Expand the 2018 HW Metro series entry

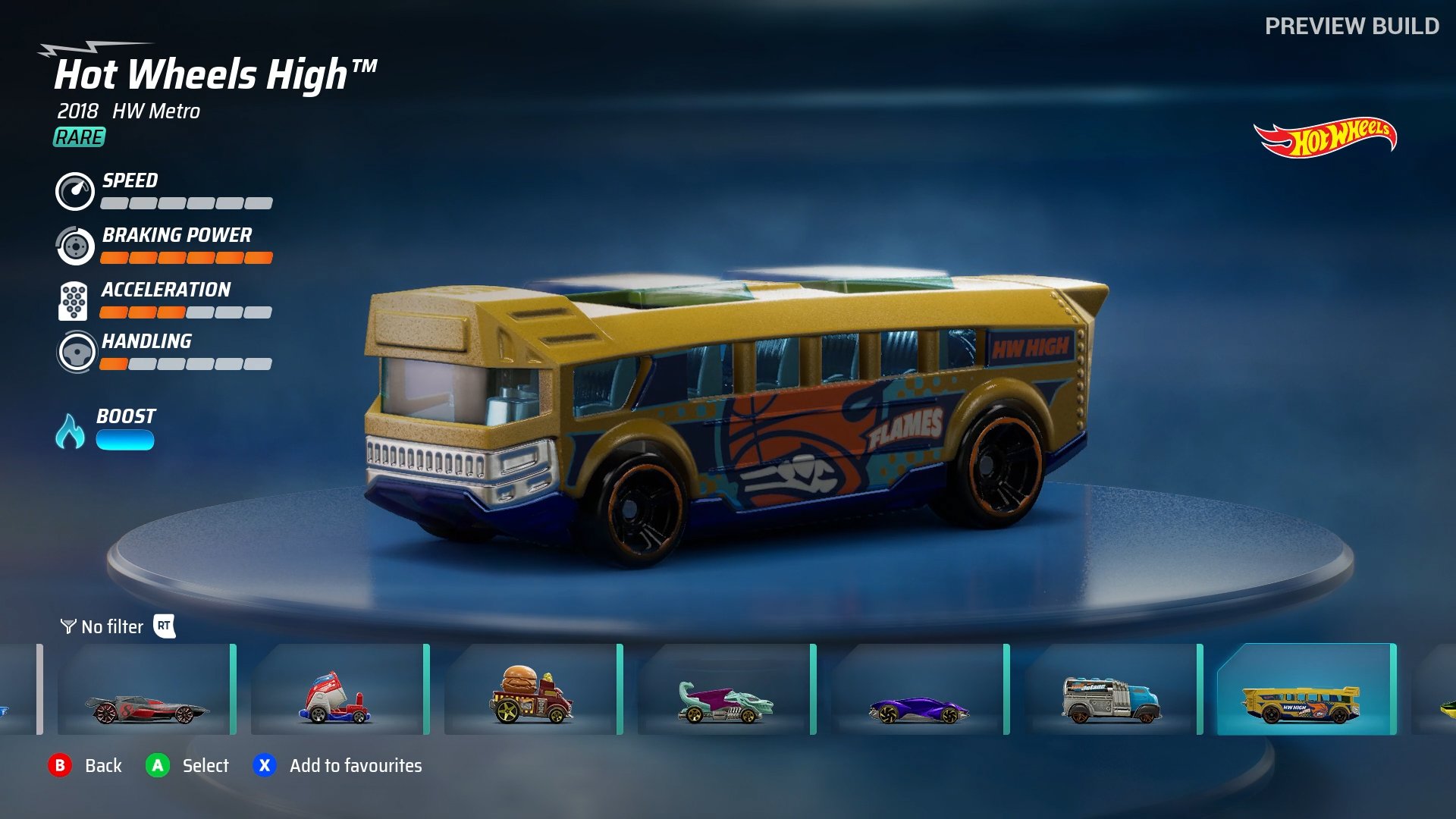(128, 111)
